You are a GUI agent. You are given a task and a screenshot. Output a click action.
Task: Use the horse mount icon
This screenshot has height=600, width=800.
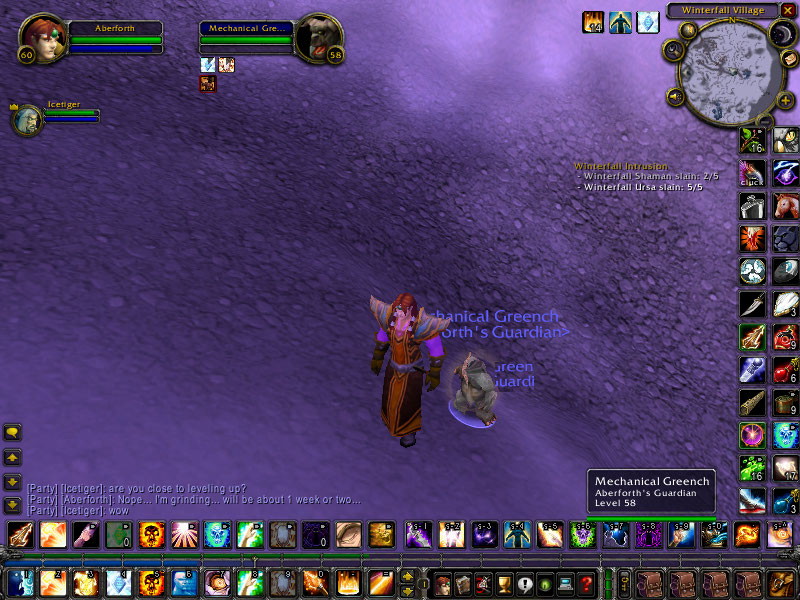[x=785, y=209]
